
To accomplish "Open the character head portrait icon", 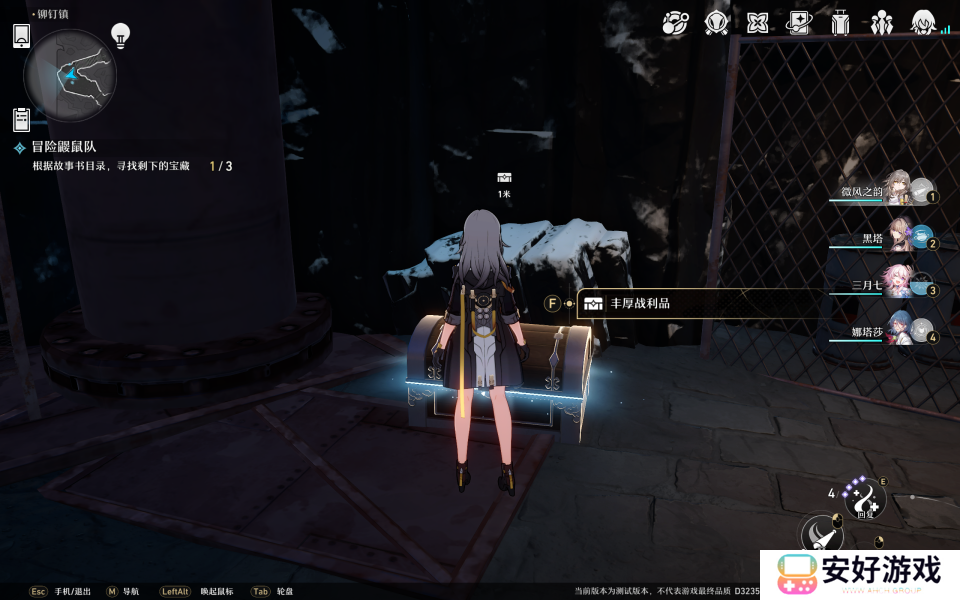I will tap(922, 22).
